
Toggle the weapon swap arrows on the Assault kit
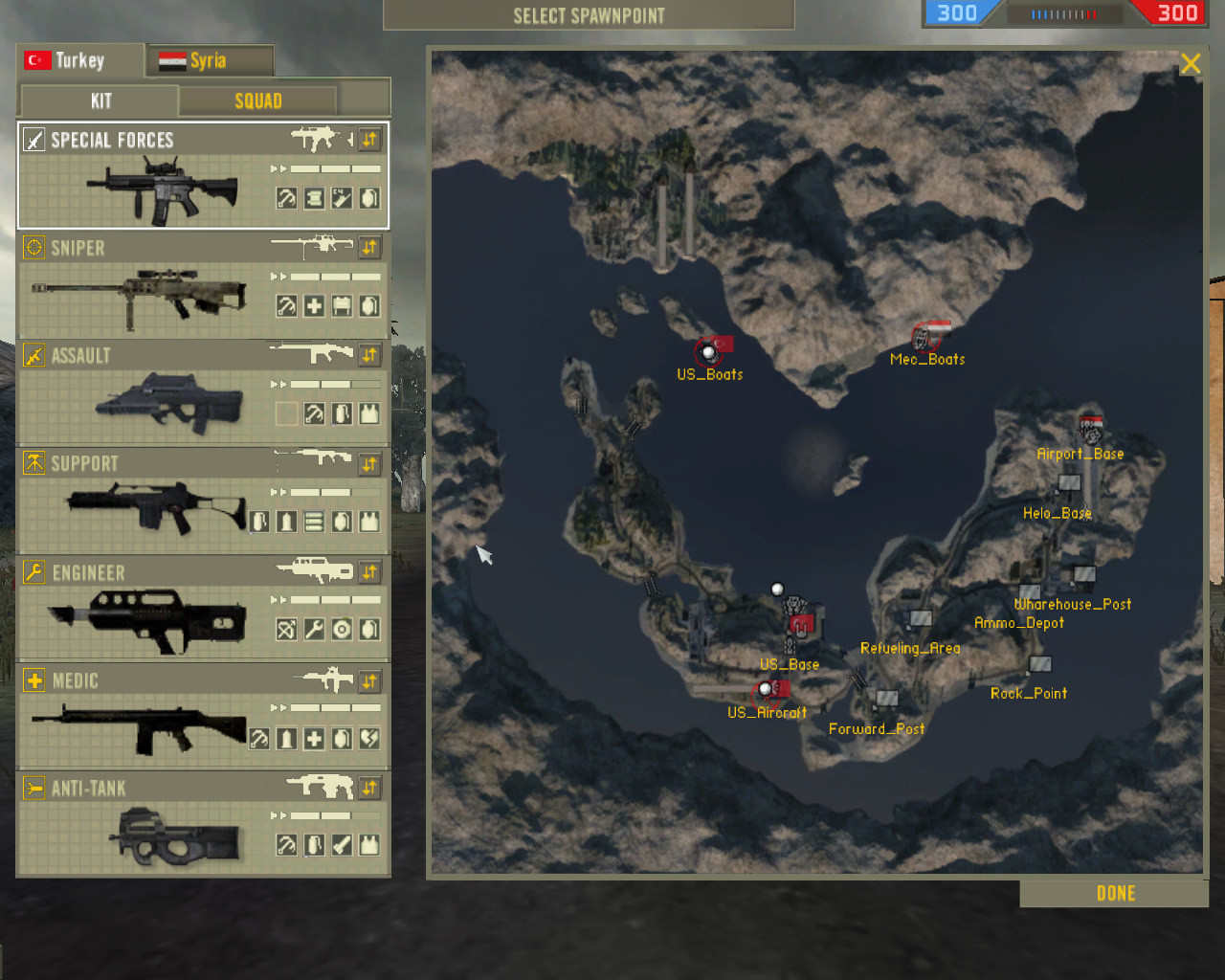(370, 355)
